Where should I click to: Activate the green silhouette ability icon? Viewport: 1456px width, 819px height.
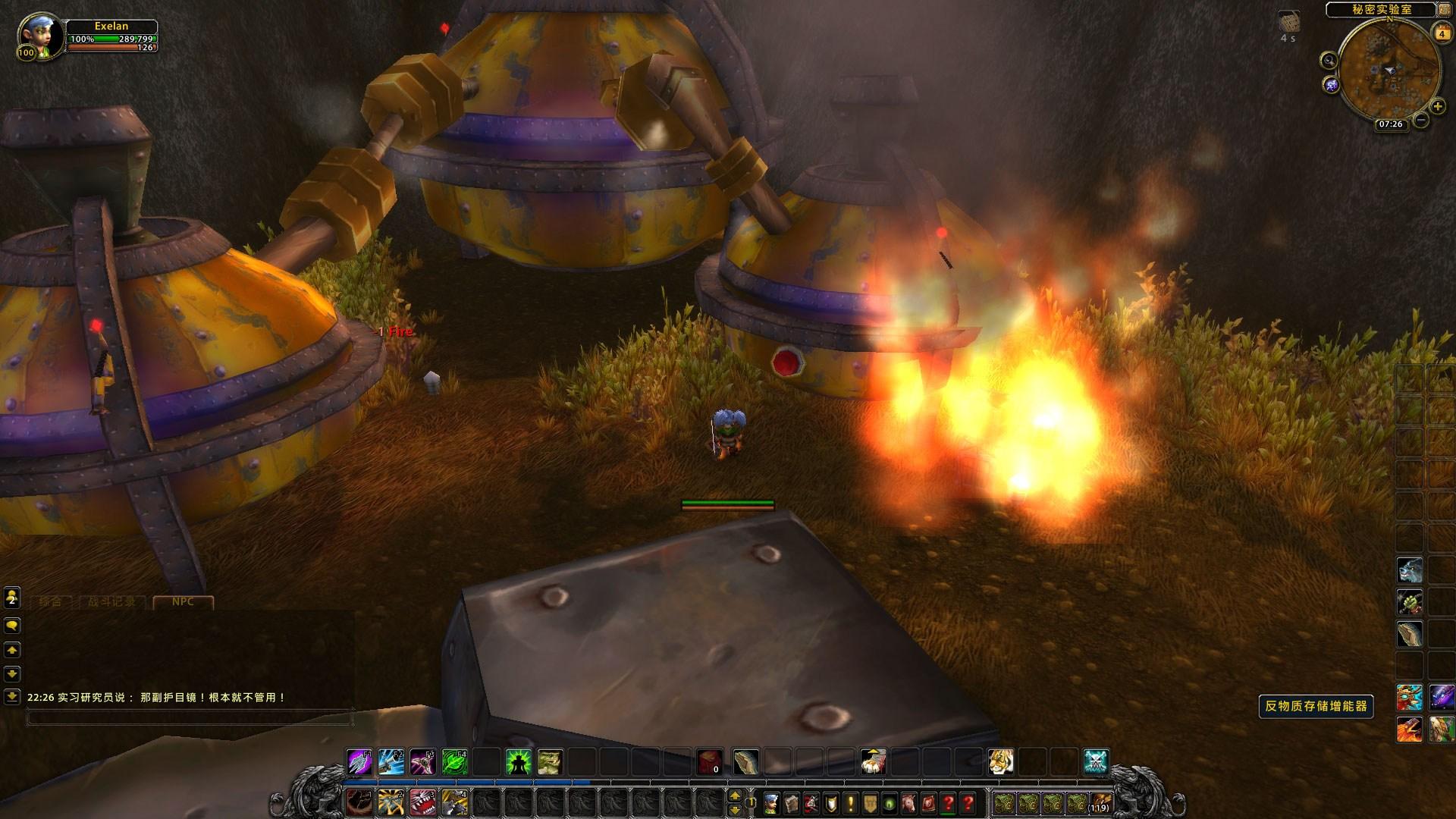tap(519, 761)
